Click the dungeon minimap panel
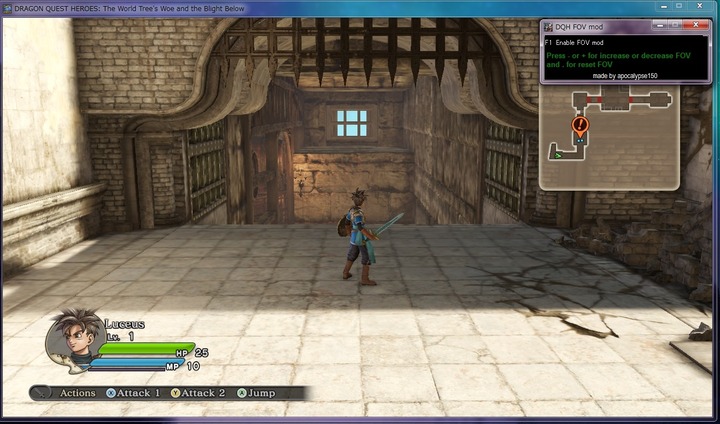720x424 pixels. coord(610,138)
